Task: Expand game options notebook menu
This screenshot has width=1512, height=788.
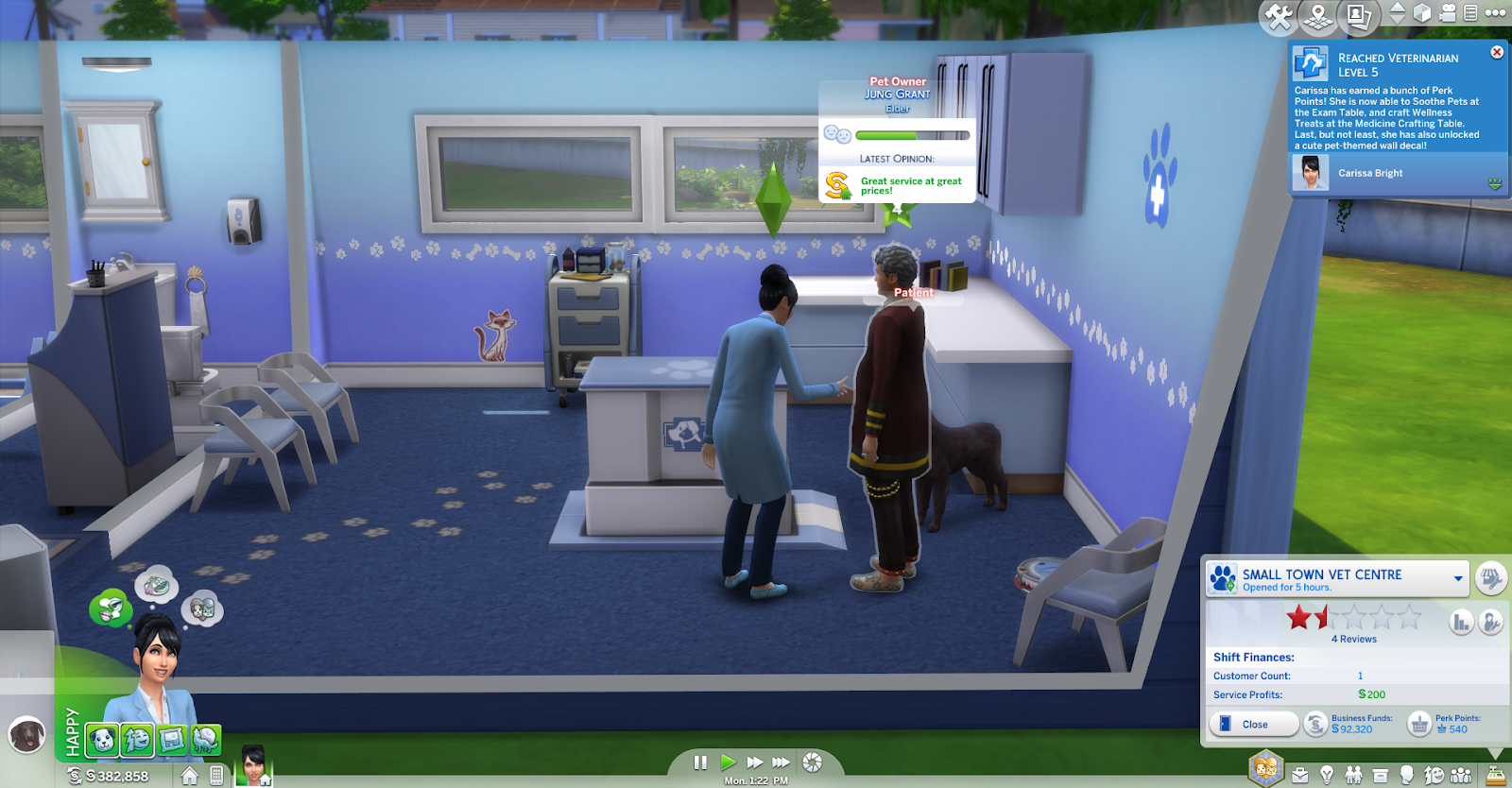Action: [1471, 14]
